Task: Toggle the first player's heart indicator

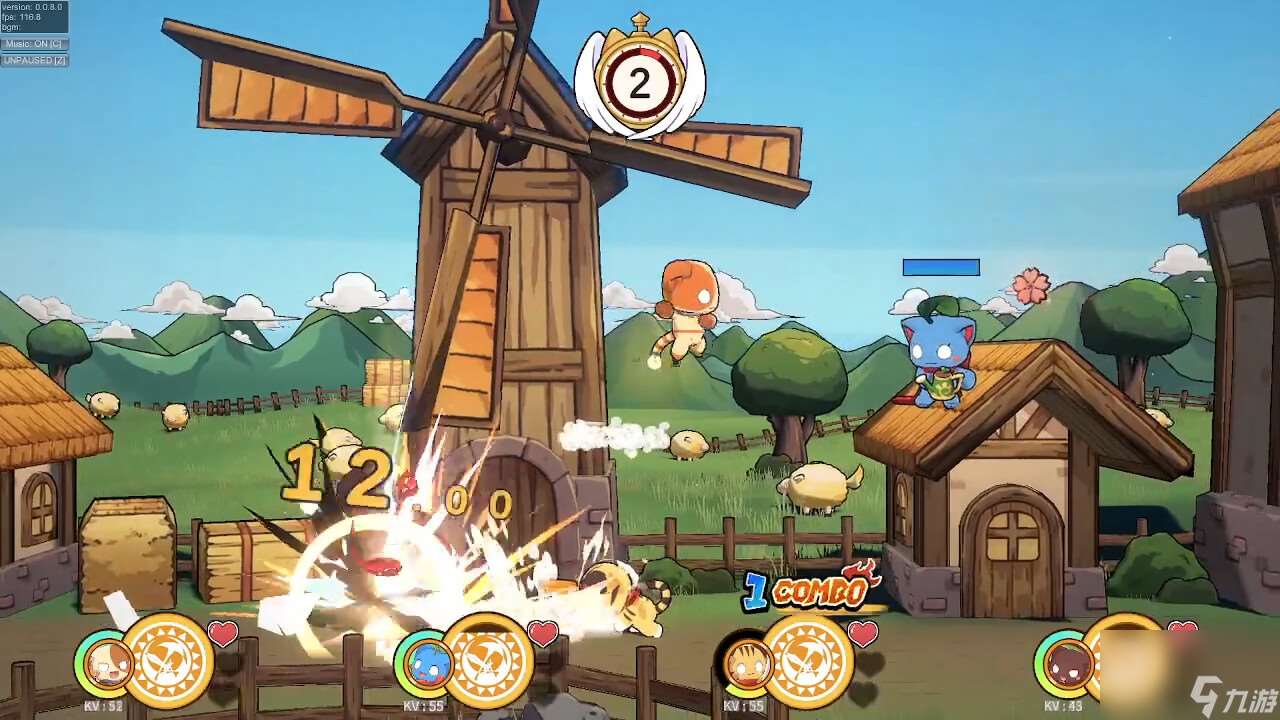Action: (222, 631)
